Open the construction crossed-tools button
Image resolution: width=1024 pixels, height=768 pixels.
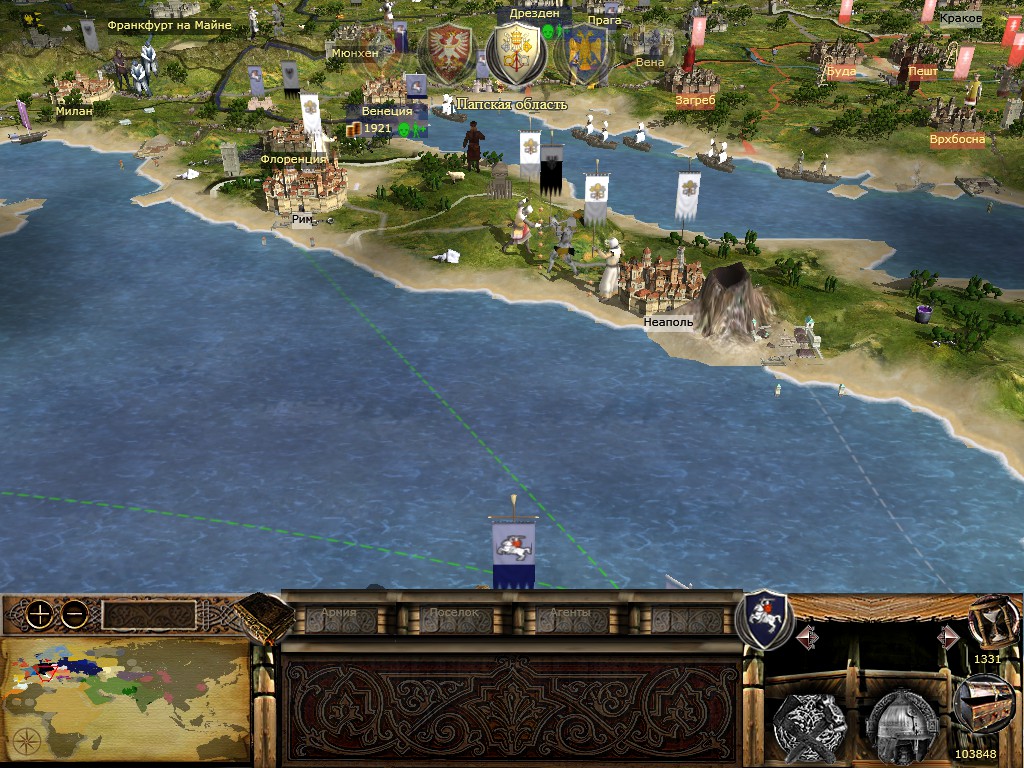(810, 722)
